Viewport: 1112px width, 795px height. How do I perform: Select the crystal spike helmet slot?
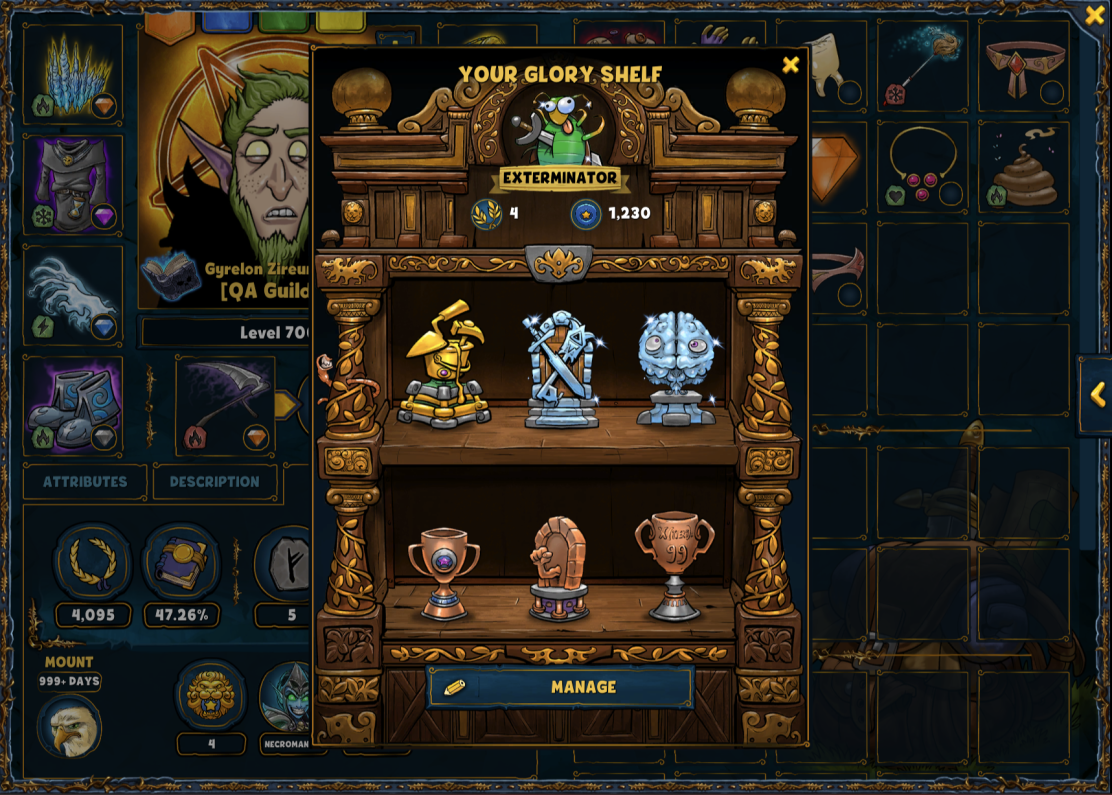tap(73, 75)
